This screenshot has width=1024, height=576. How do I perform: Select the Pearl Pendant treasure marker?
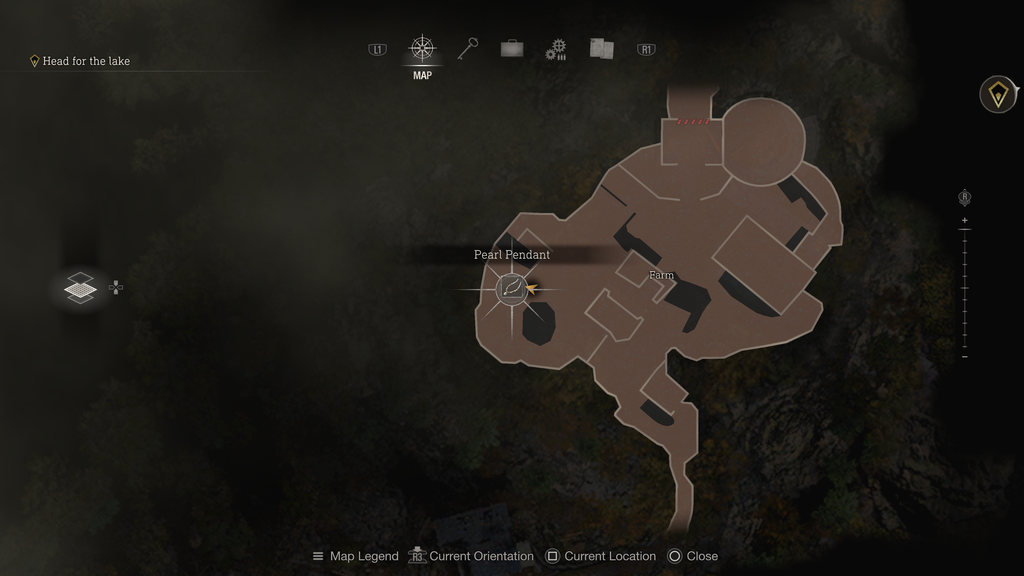[x=512, y=289]
